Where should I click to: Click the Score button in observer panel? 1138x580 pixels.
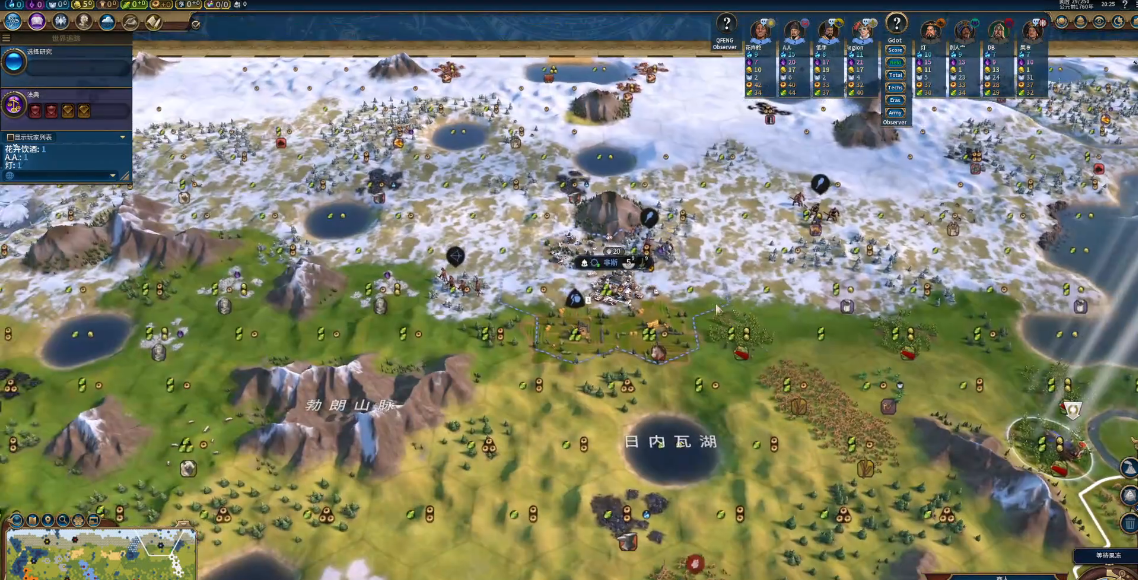tap(895, 49)
